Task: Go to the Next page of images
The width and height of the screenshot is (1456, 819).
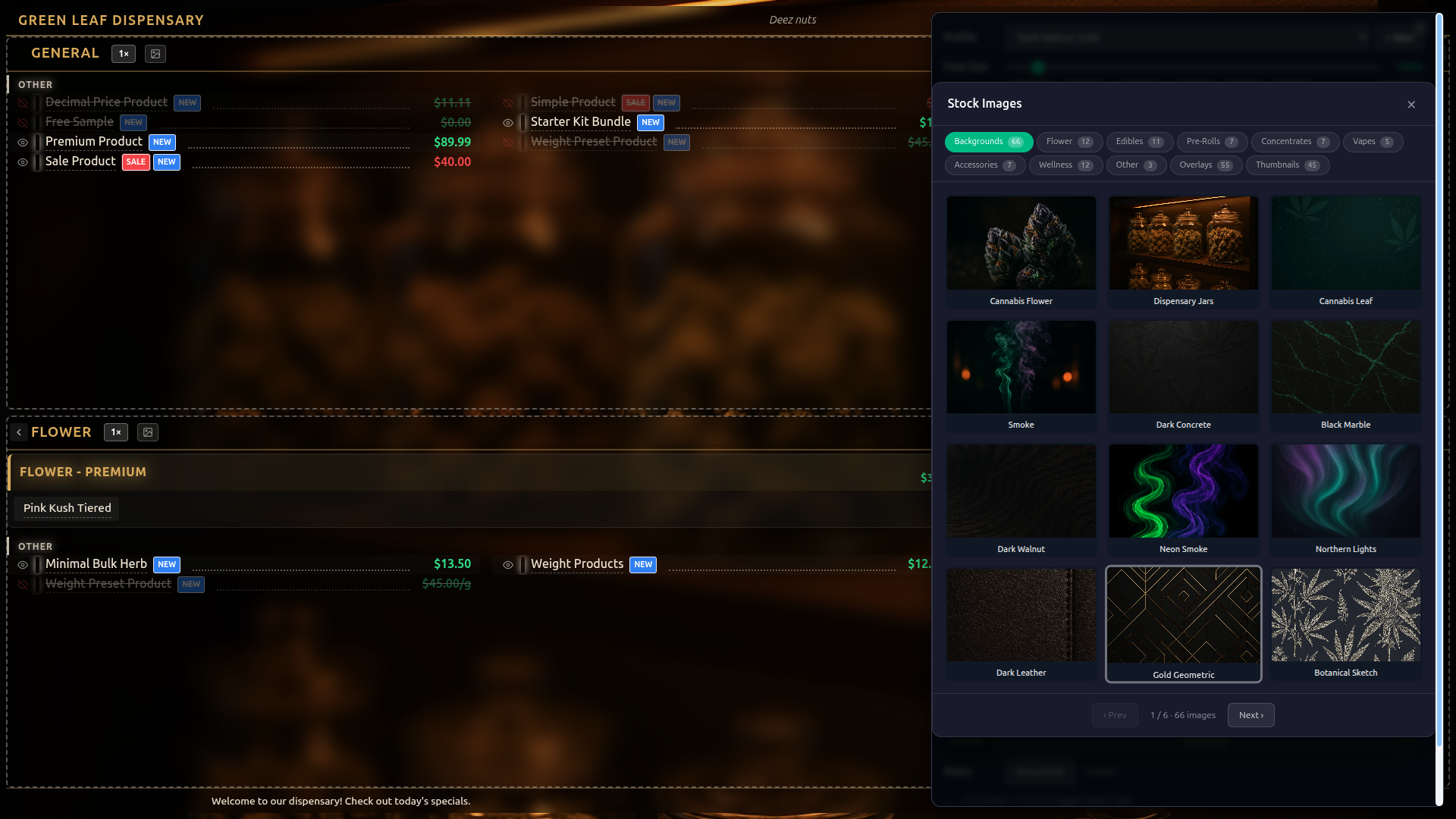Action: (x=1250, y=715)
